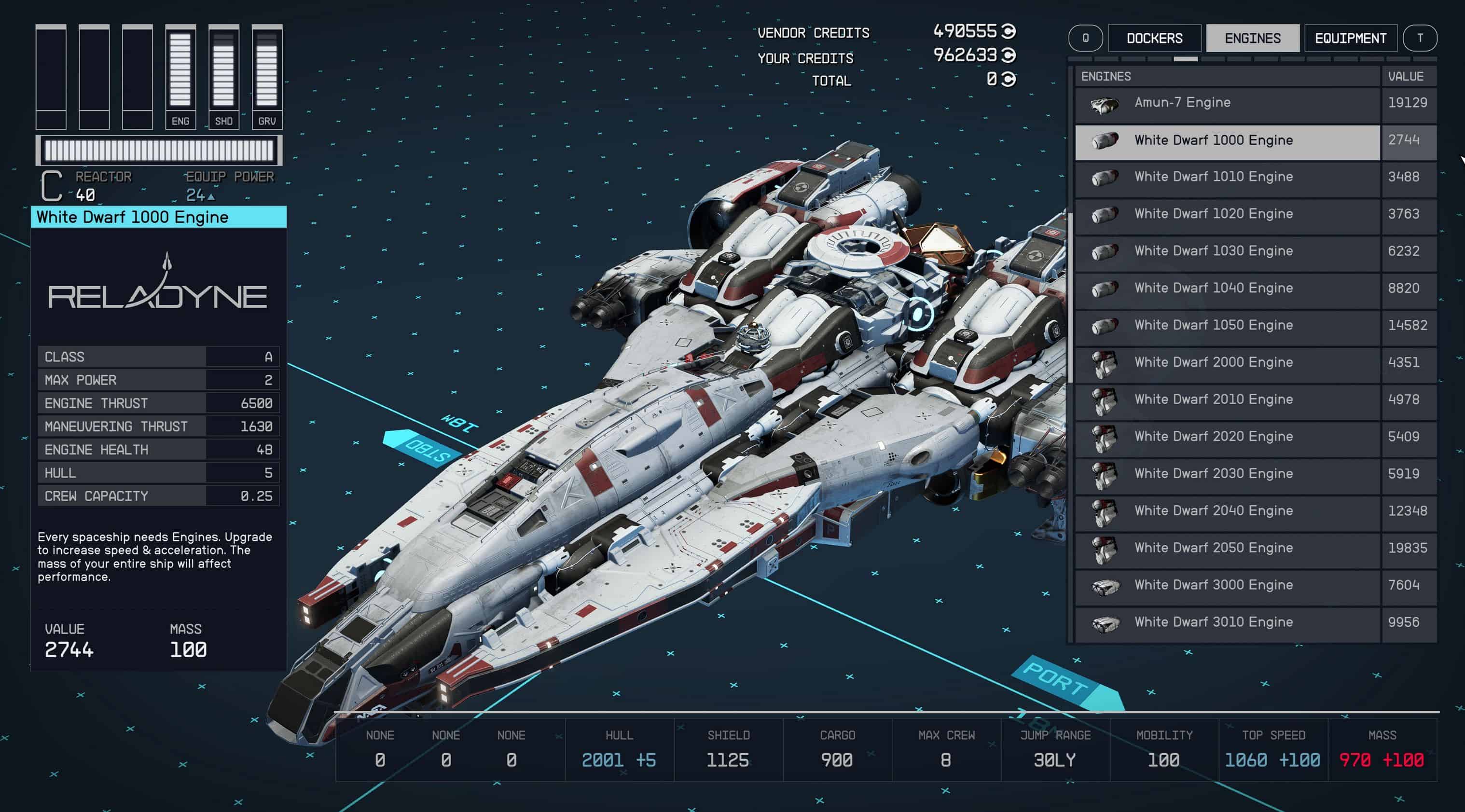Select the White Dwarf 1000 Engine row

click(1227, 140)
